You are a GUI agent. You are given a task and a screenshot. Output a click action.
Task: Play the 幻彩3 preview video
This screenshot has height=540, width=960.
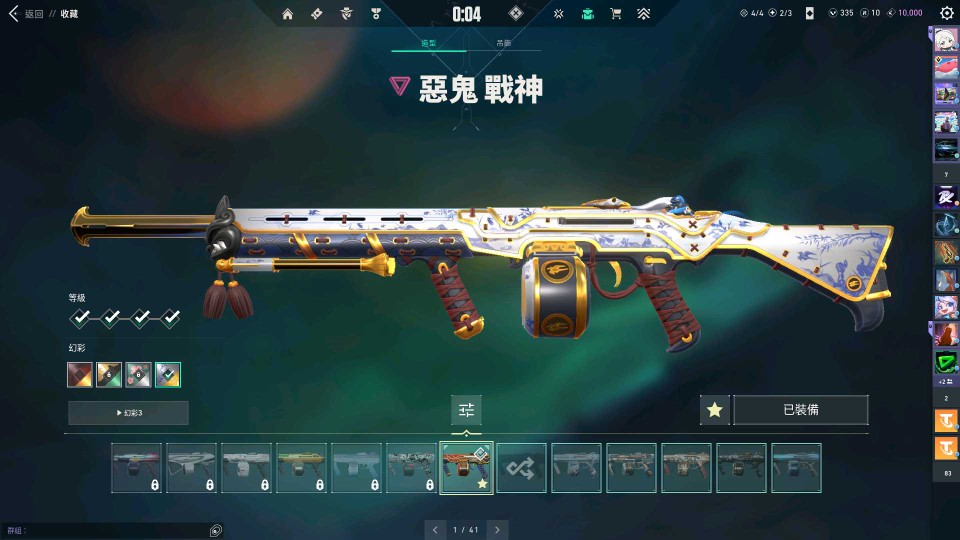tap(128, 413)
